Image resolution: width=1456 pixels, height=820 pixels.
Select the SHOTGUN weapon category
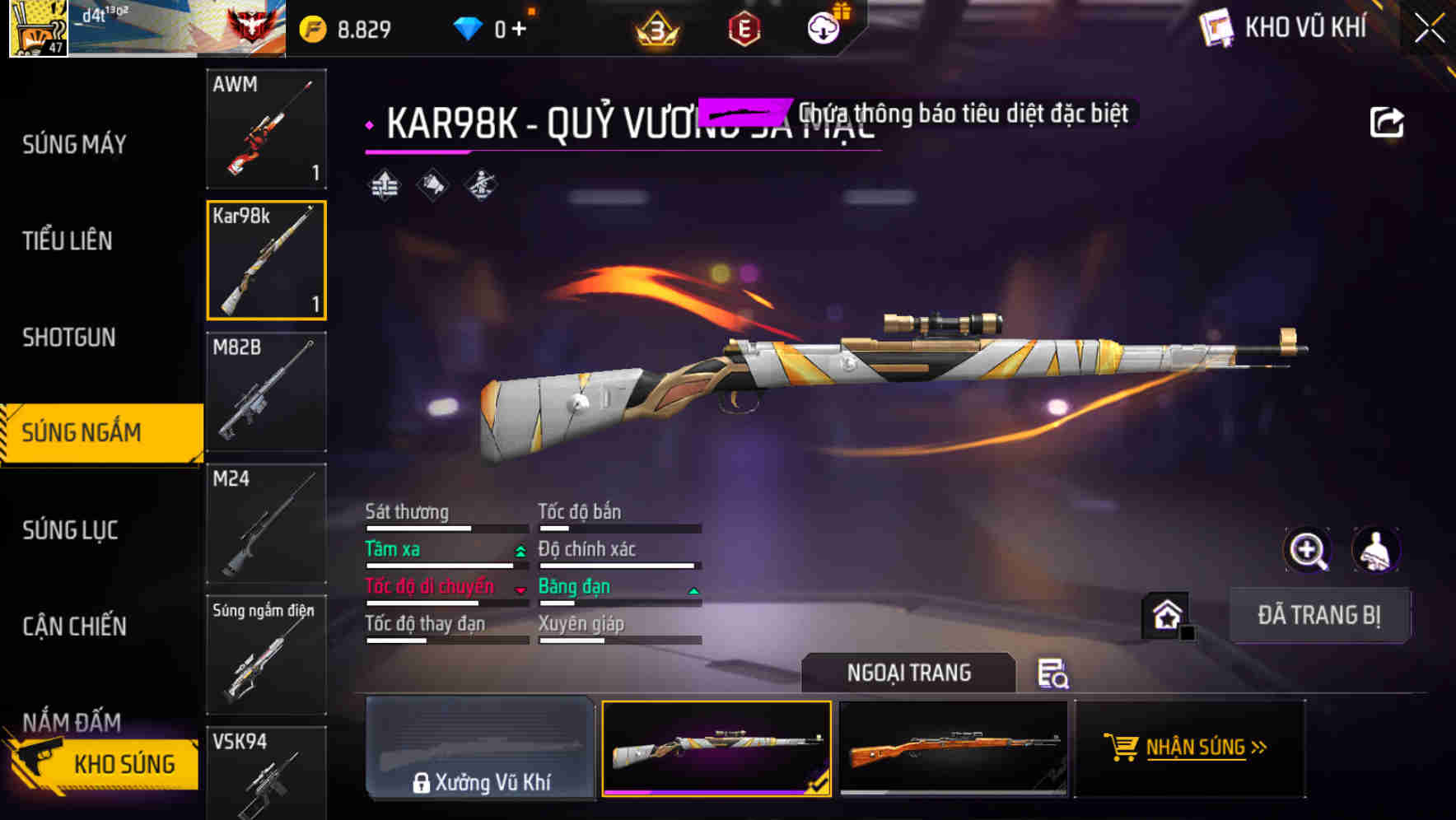70,338
